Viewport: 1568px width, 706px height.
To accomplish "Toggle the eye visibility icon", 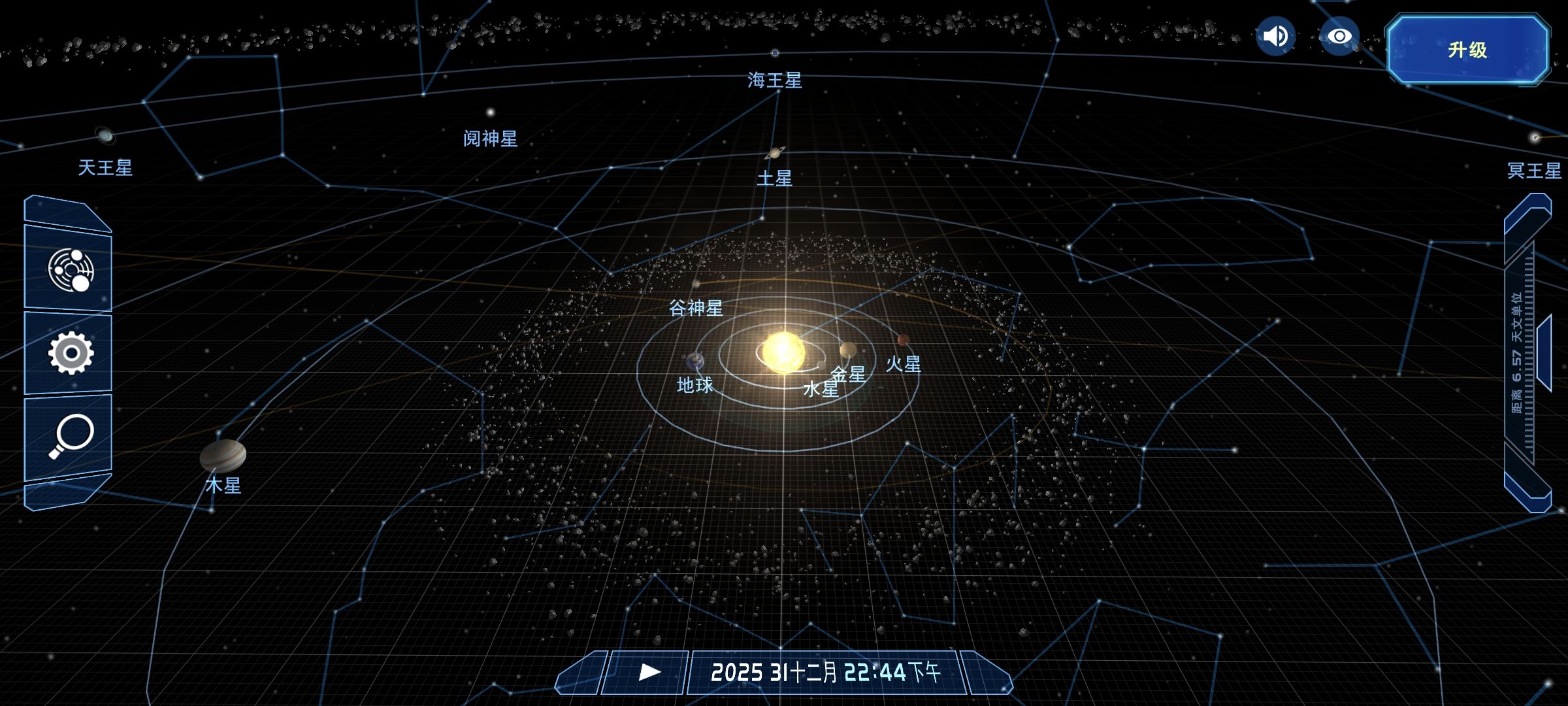I will tap(1339, 36).
